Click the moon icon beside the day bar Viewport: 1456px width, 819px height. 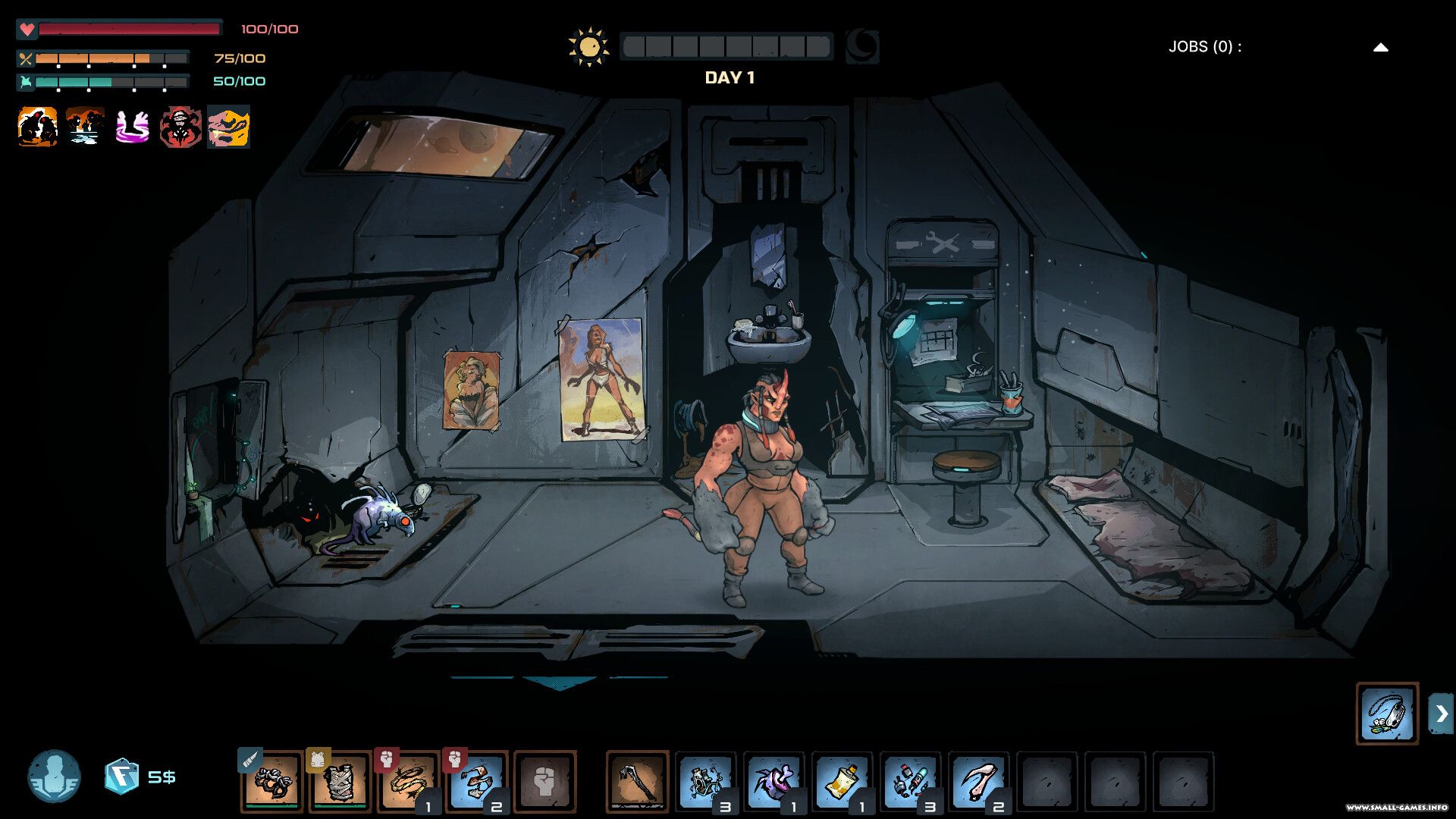click(862, 45)
